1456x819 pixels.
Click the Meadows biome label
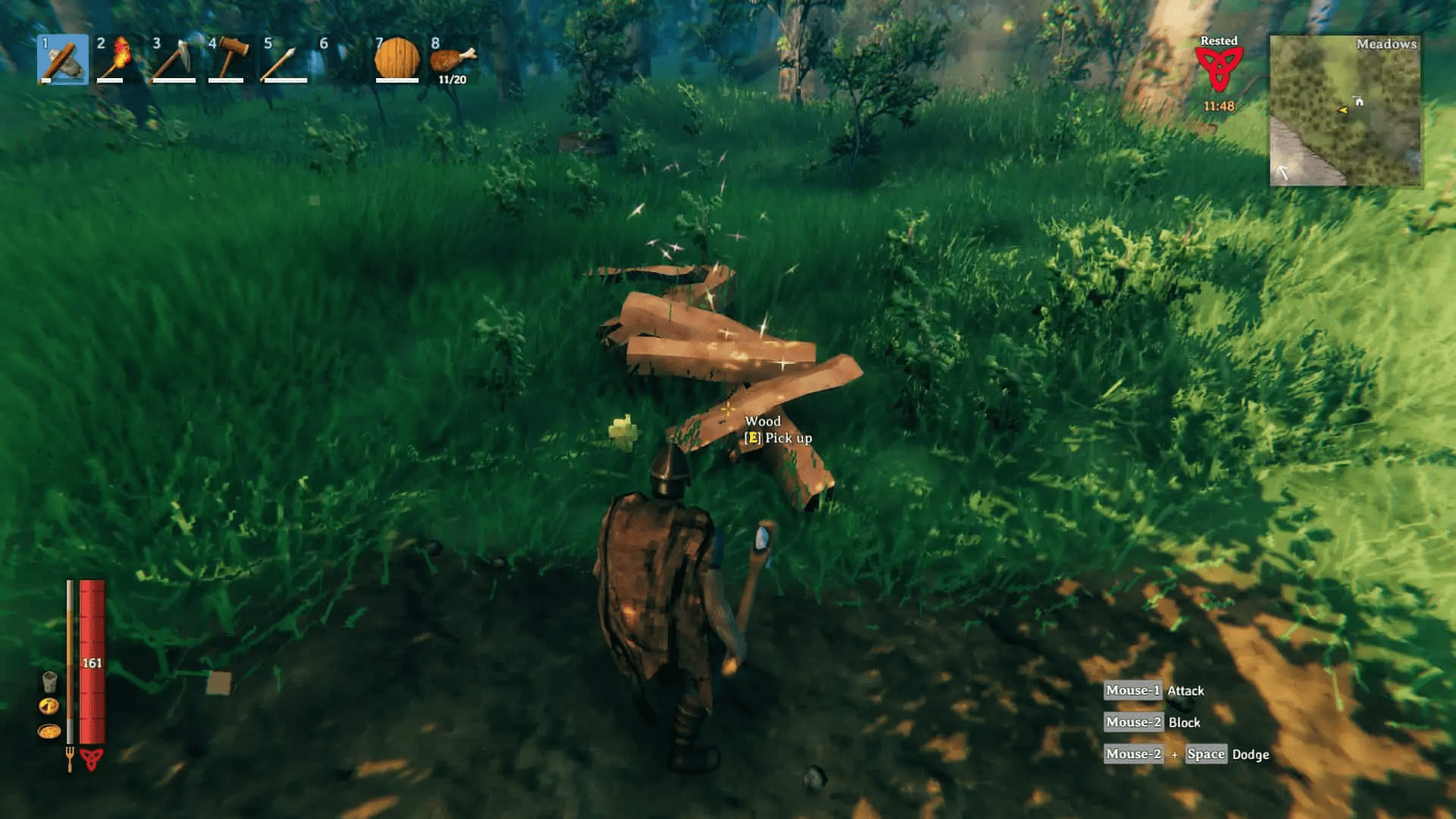1388,44
